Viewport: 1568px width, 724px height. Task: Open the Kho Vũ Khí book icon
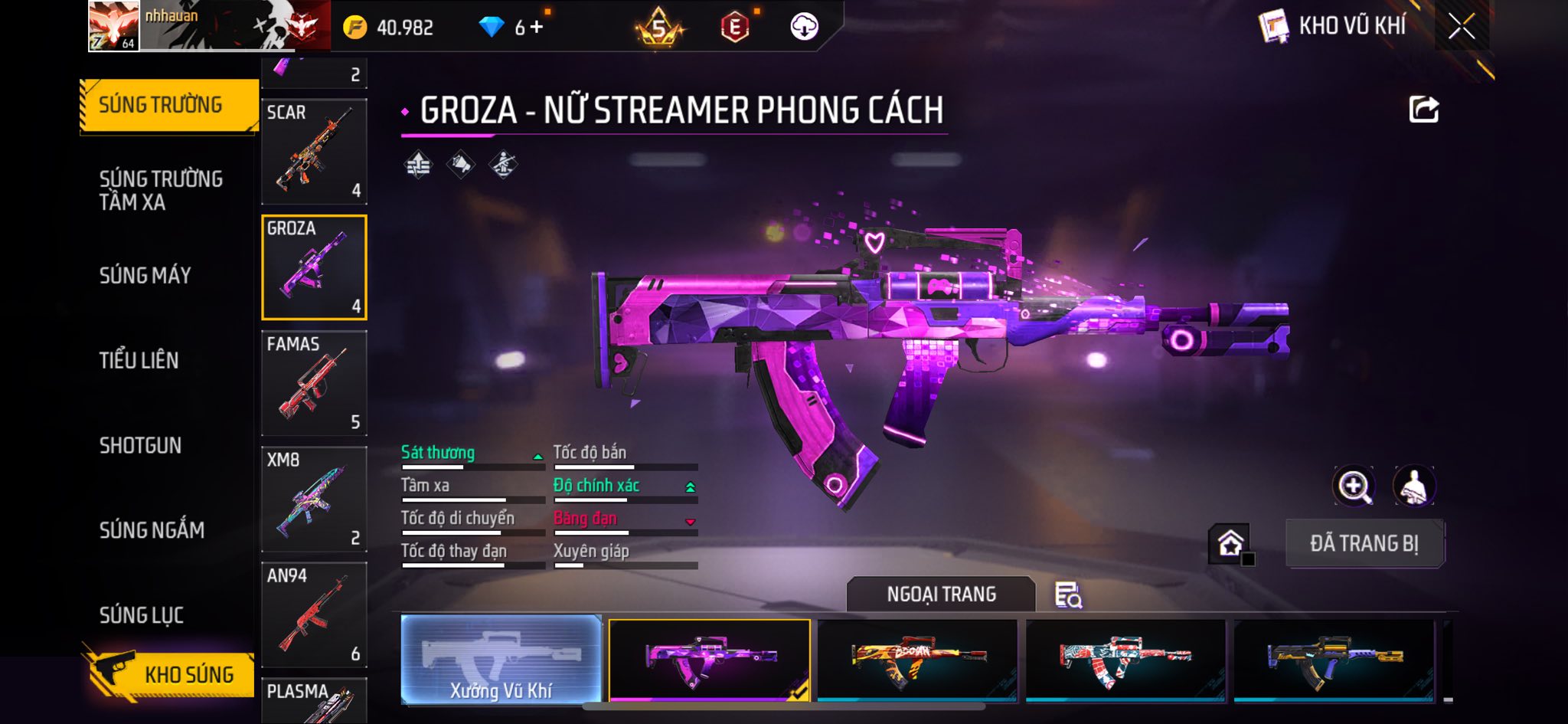click(1272, 27)
